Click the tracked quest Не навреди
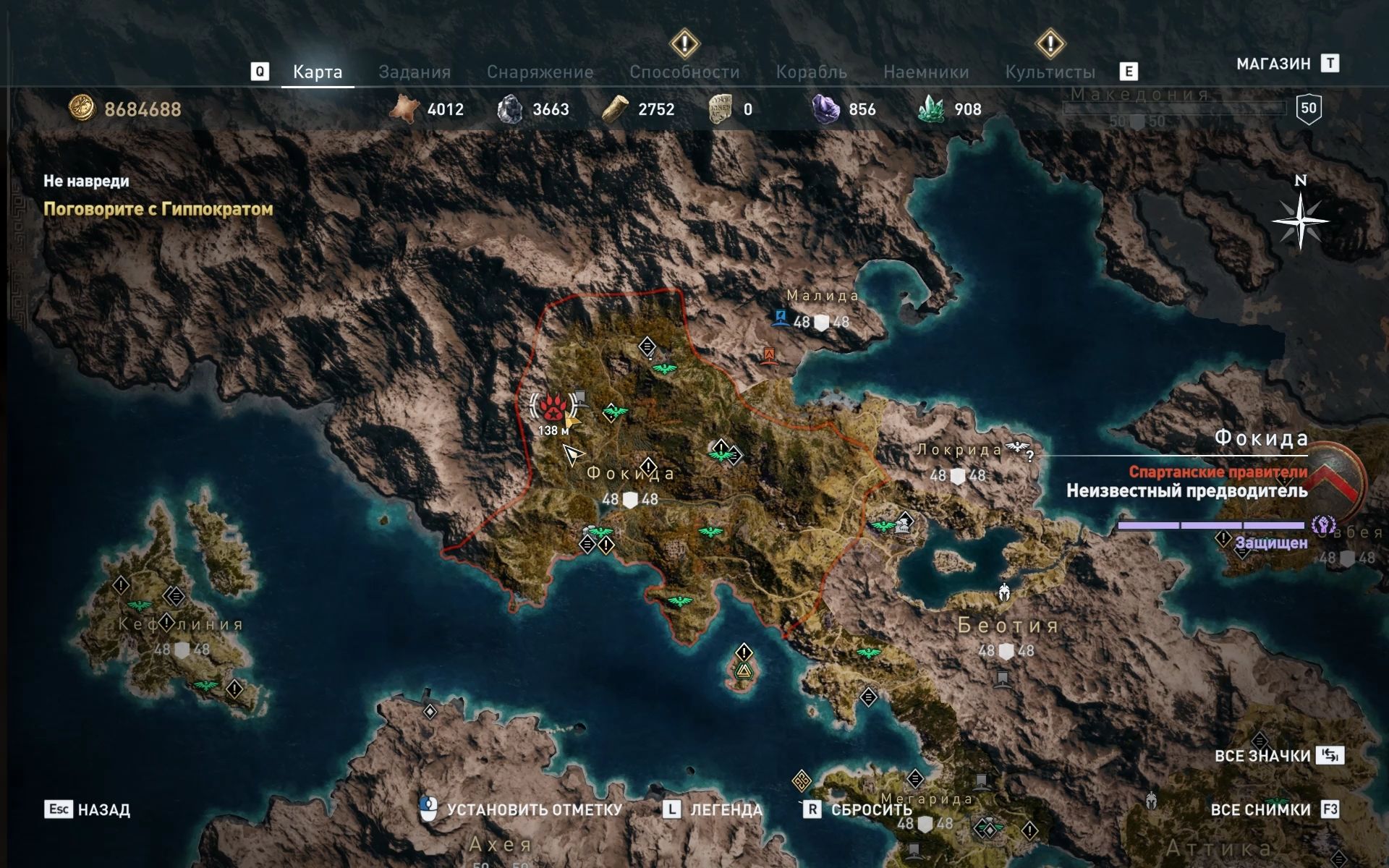Viewport: 1389px width, 868px height. [86, 181]
